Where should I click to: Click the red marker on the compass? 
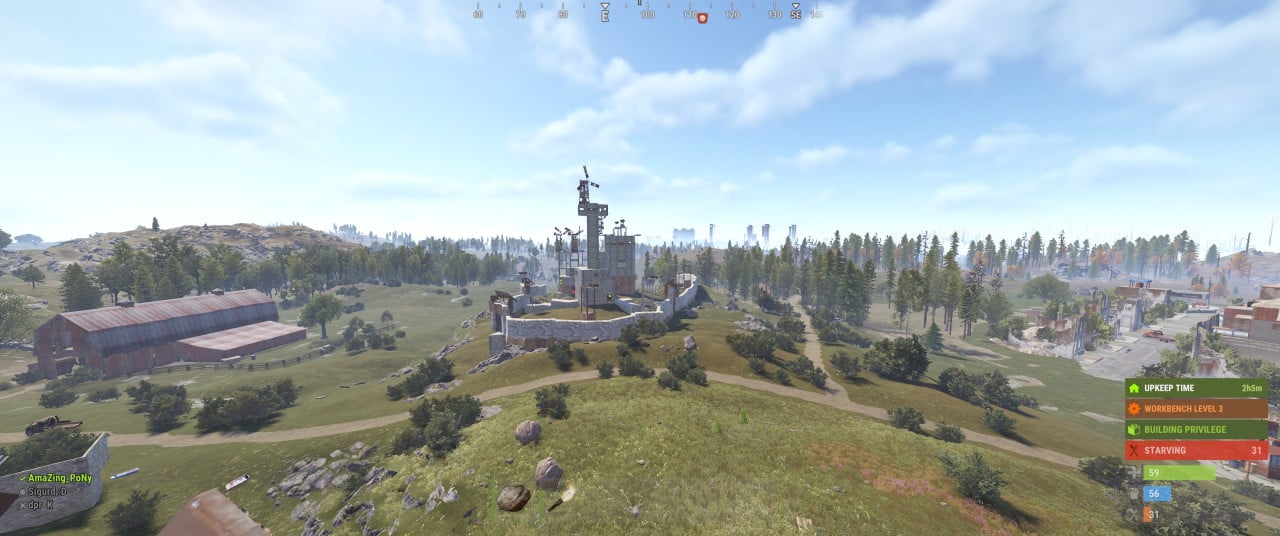(702, 17)
